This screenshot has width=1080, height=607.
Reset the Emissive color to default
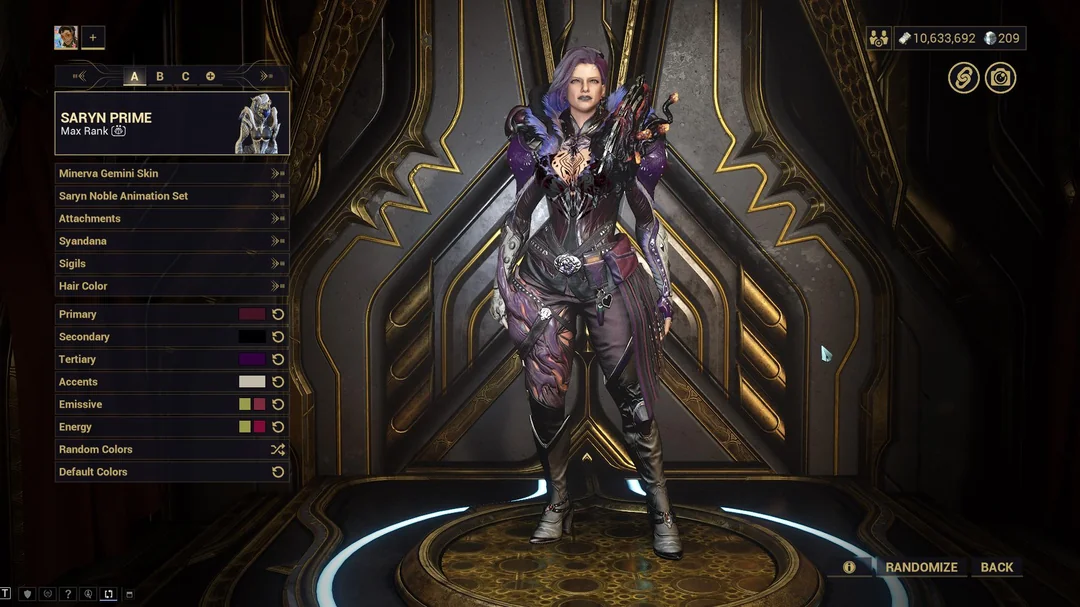[x=278, y=404]
